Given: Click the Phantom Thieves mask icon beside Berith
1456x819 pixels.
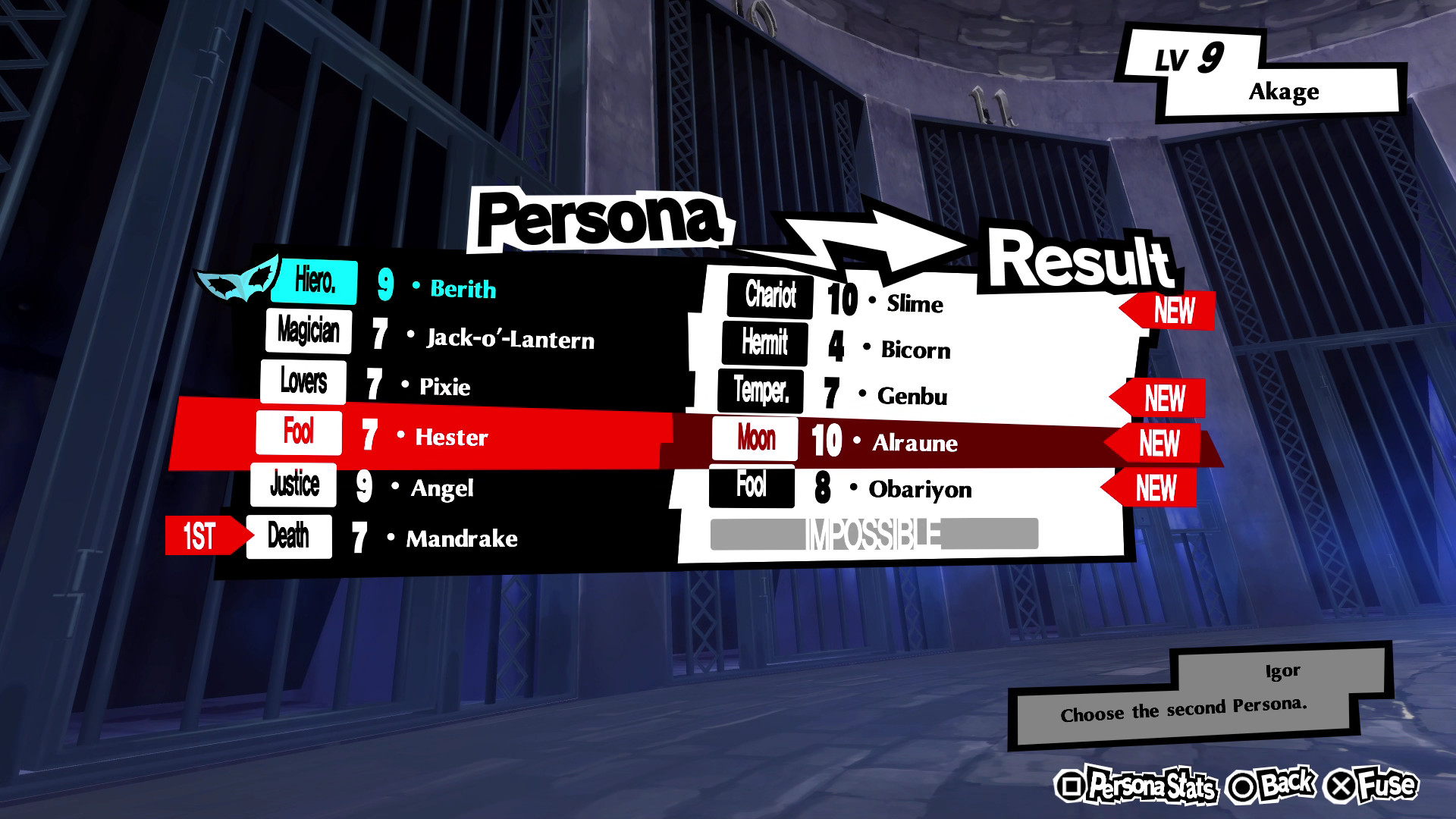Looking at the screenshot, I should [235, 281].
